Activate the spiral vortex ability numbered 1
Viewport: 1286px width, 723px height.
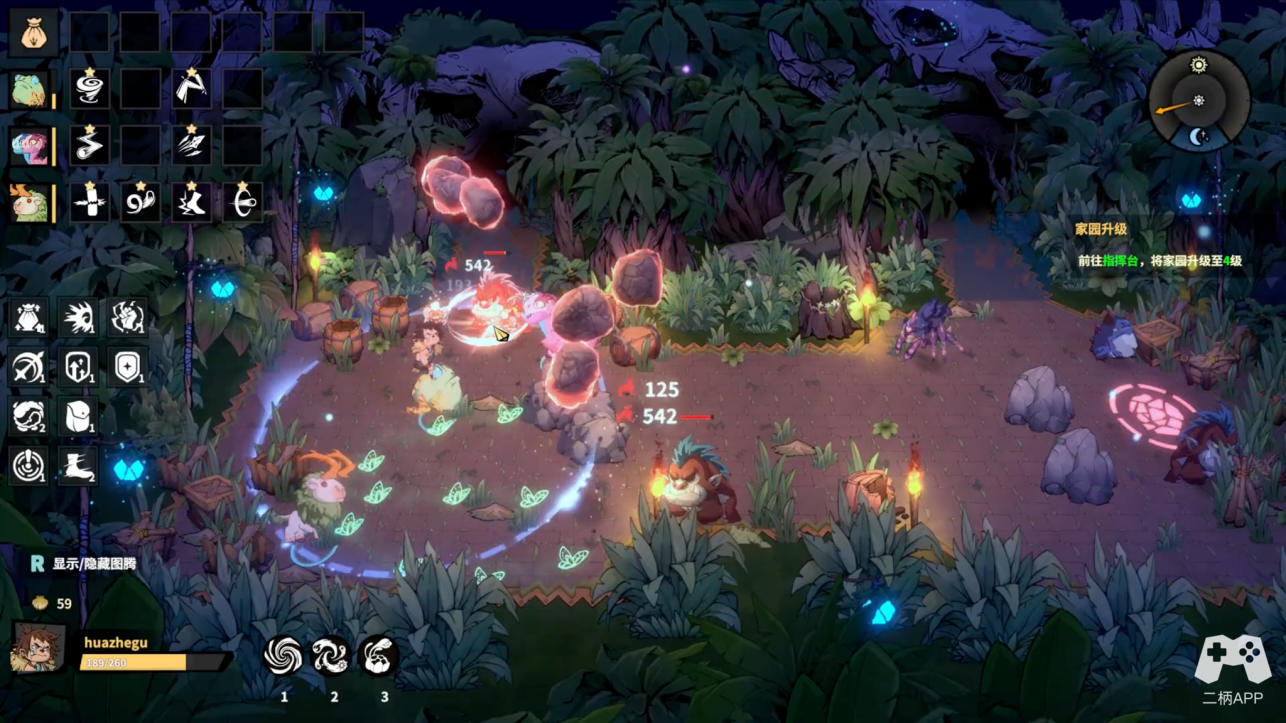[283, 656]
